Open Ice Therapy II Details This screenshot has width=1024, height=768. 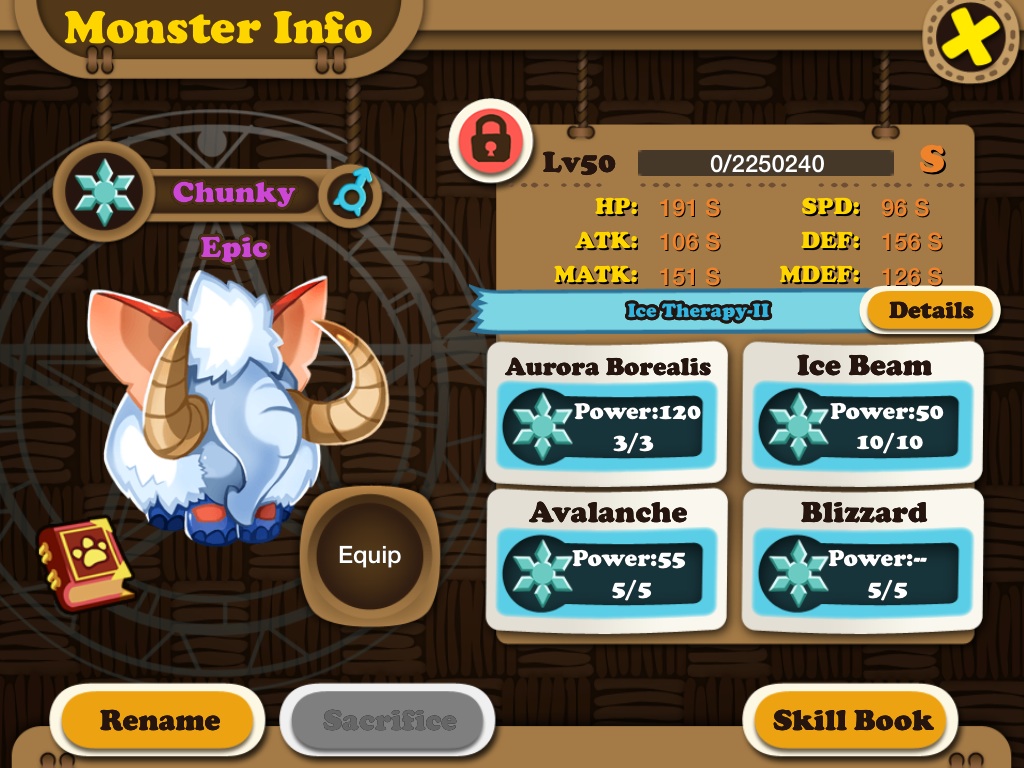(929, 310)
